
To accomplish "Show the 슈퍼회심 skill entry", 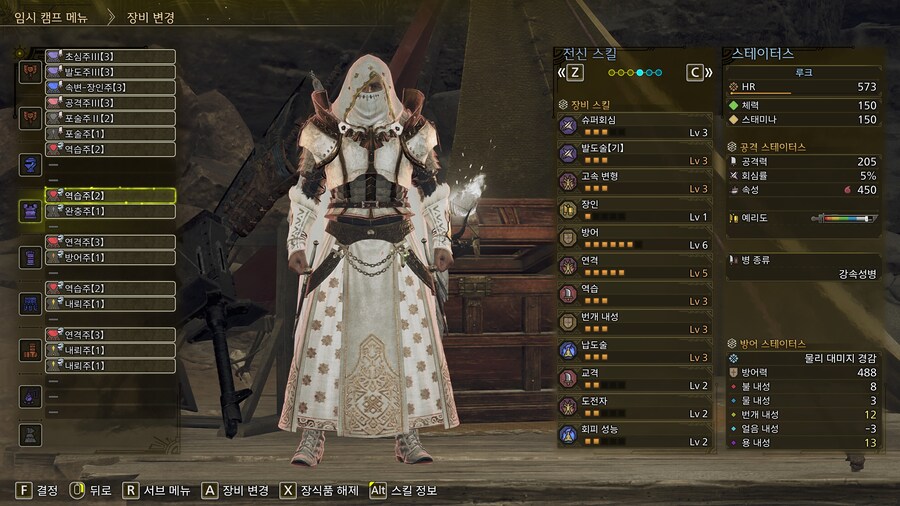I will (x=635, y=125).
